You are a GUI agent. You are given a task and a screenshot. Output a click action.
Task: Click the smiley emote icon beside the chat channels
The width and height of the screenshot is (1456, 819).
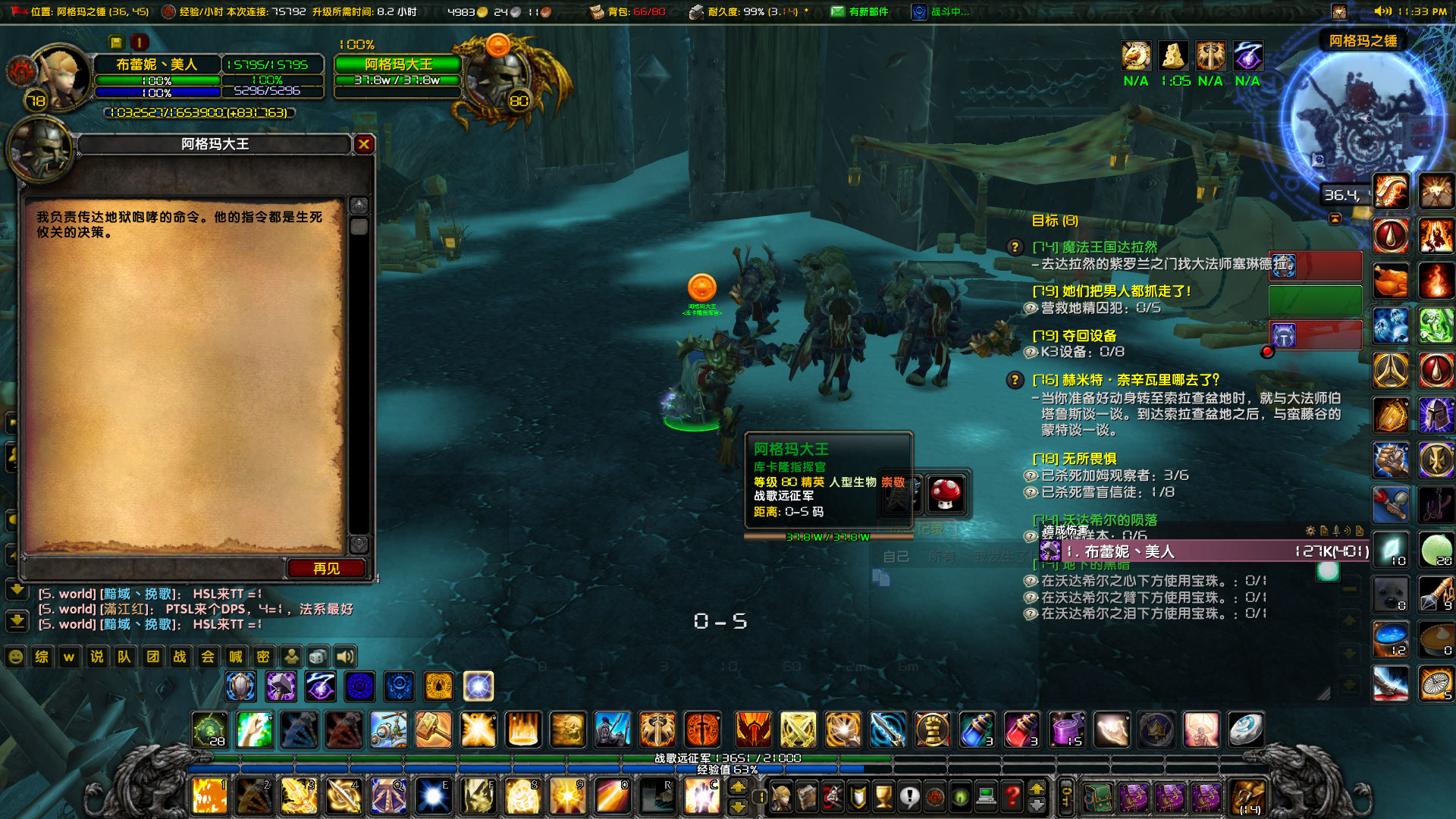click(16, 656)
